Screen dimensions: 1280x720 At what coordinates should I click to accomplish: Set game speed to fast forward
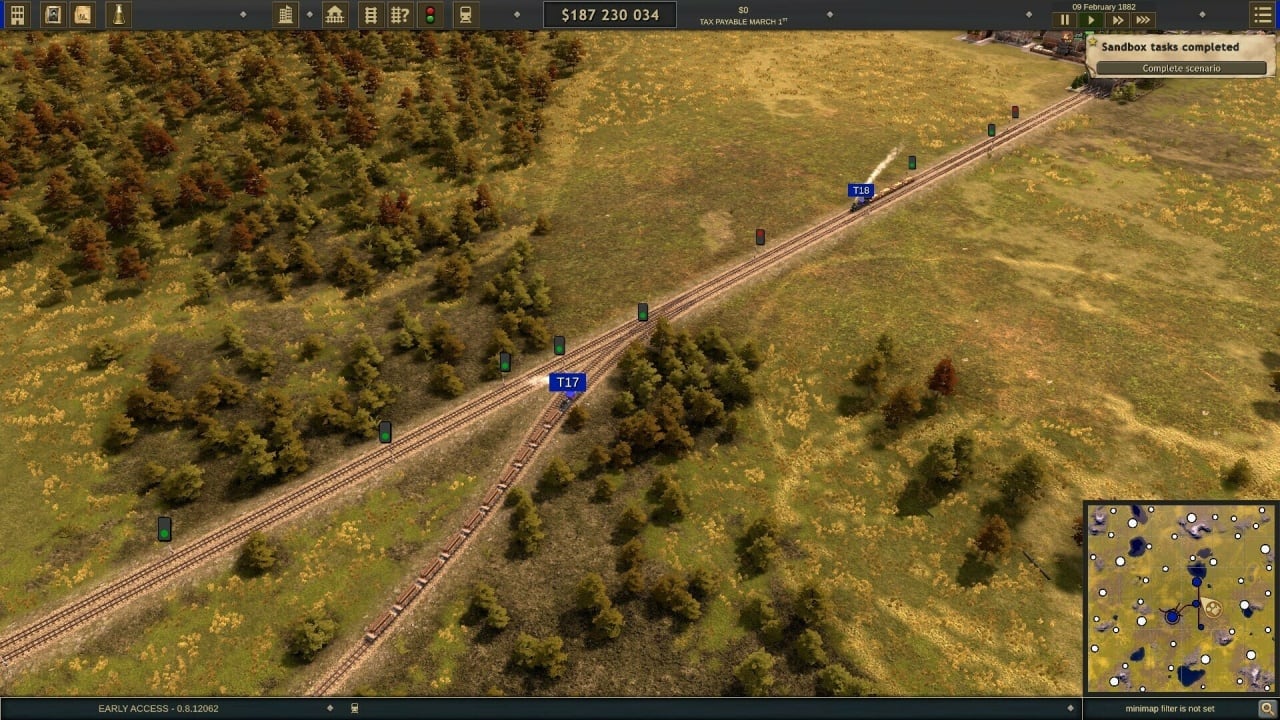(x=1117, y=20)
